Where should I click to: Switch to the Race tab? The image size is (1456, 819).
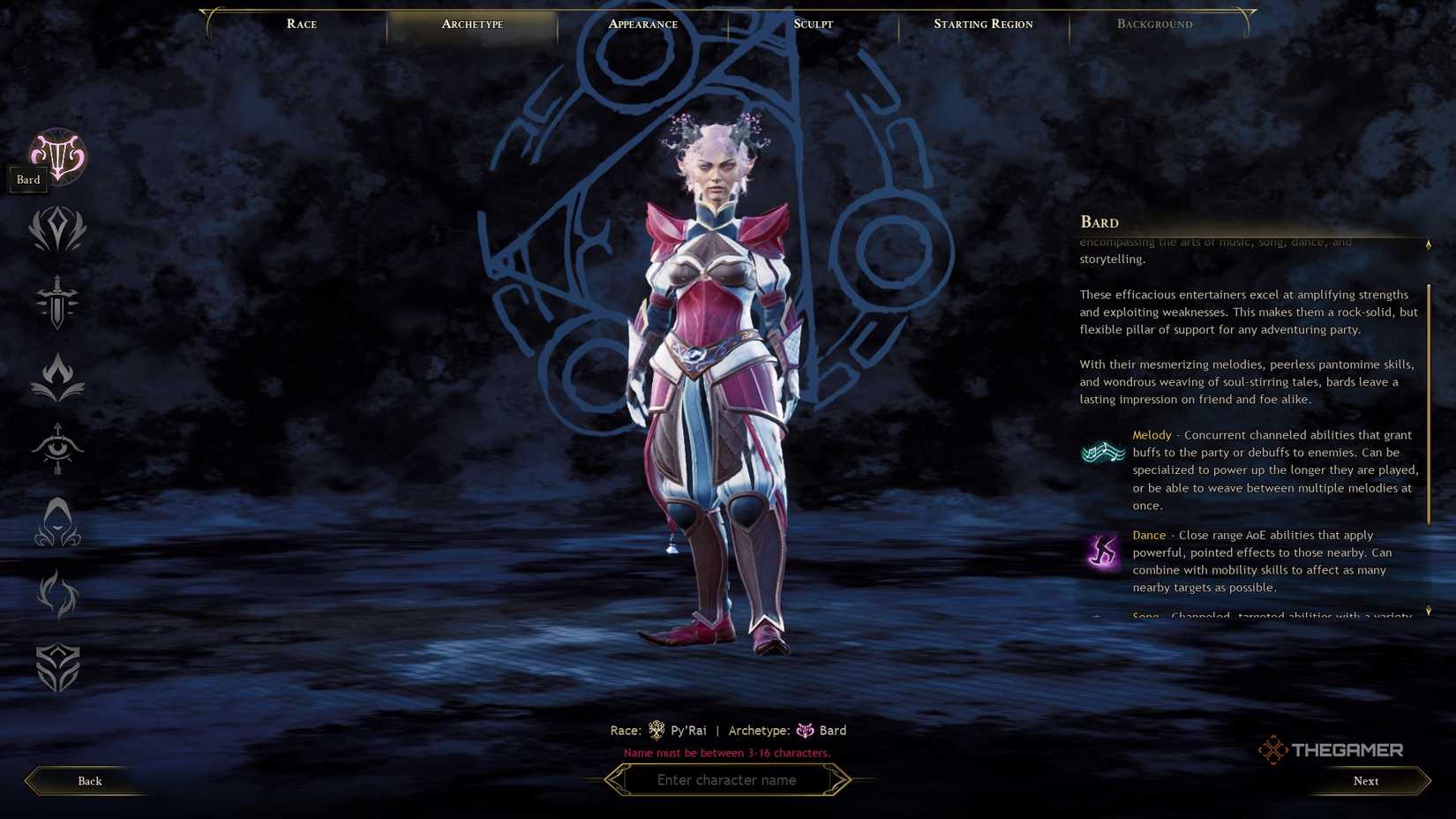[301, 24]
